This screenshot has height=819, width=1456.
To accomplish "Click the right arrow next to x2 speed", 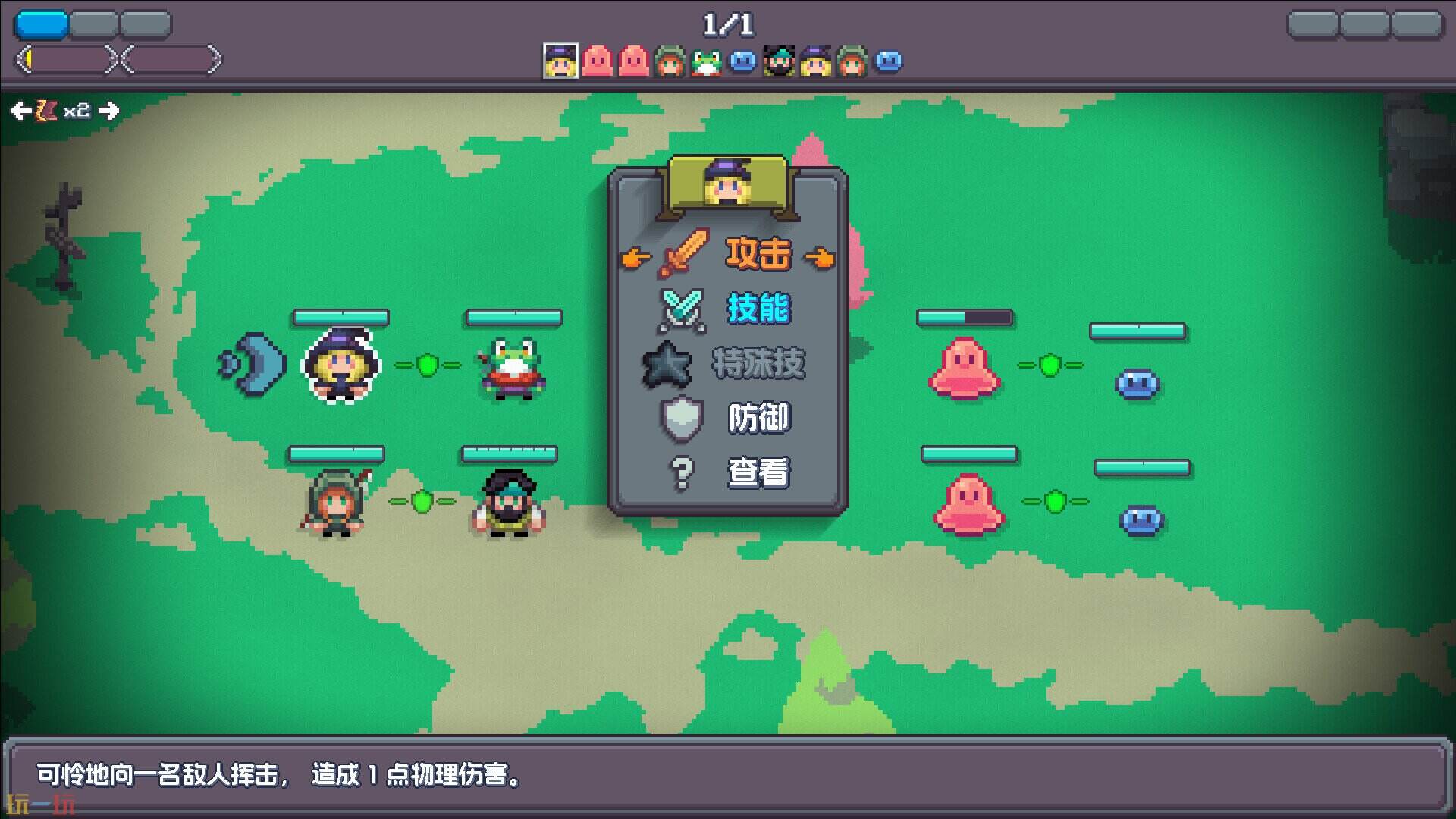I will (x=110, y=111).
